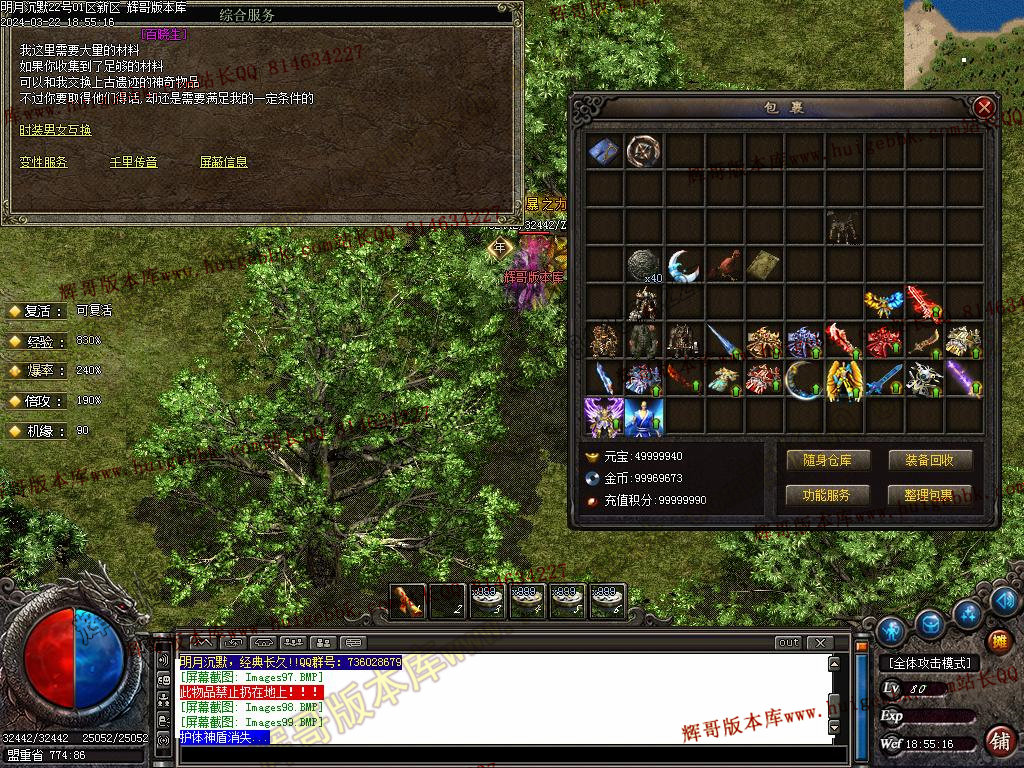This screenshot has width=1024, height=768.
Task: Click the 装备回收 equipment recycle button
Action: pos(930,460)
